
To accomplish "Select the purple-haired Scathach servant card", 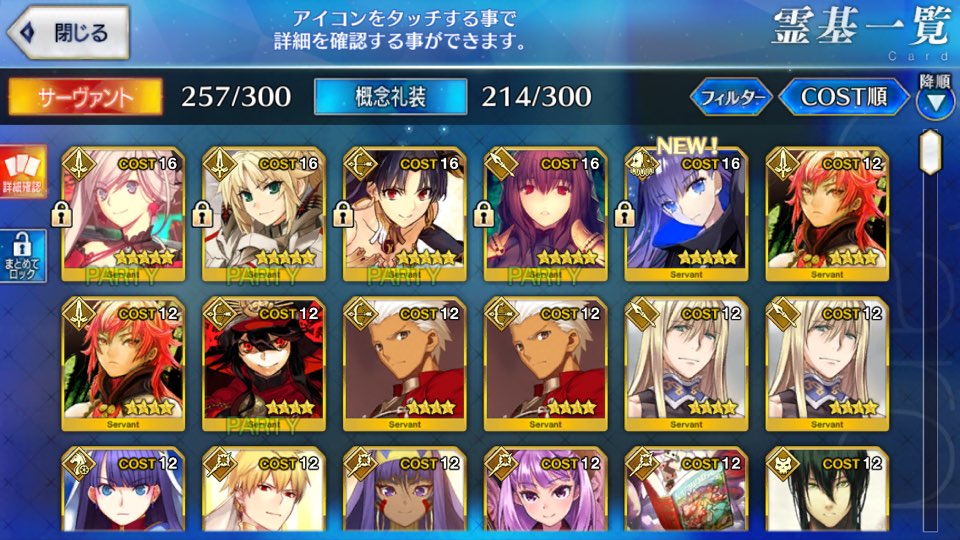I will pos(544,212).
